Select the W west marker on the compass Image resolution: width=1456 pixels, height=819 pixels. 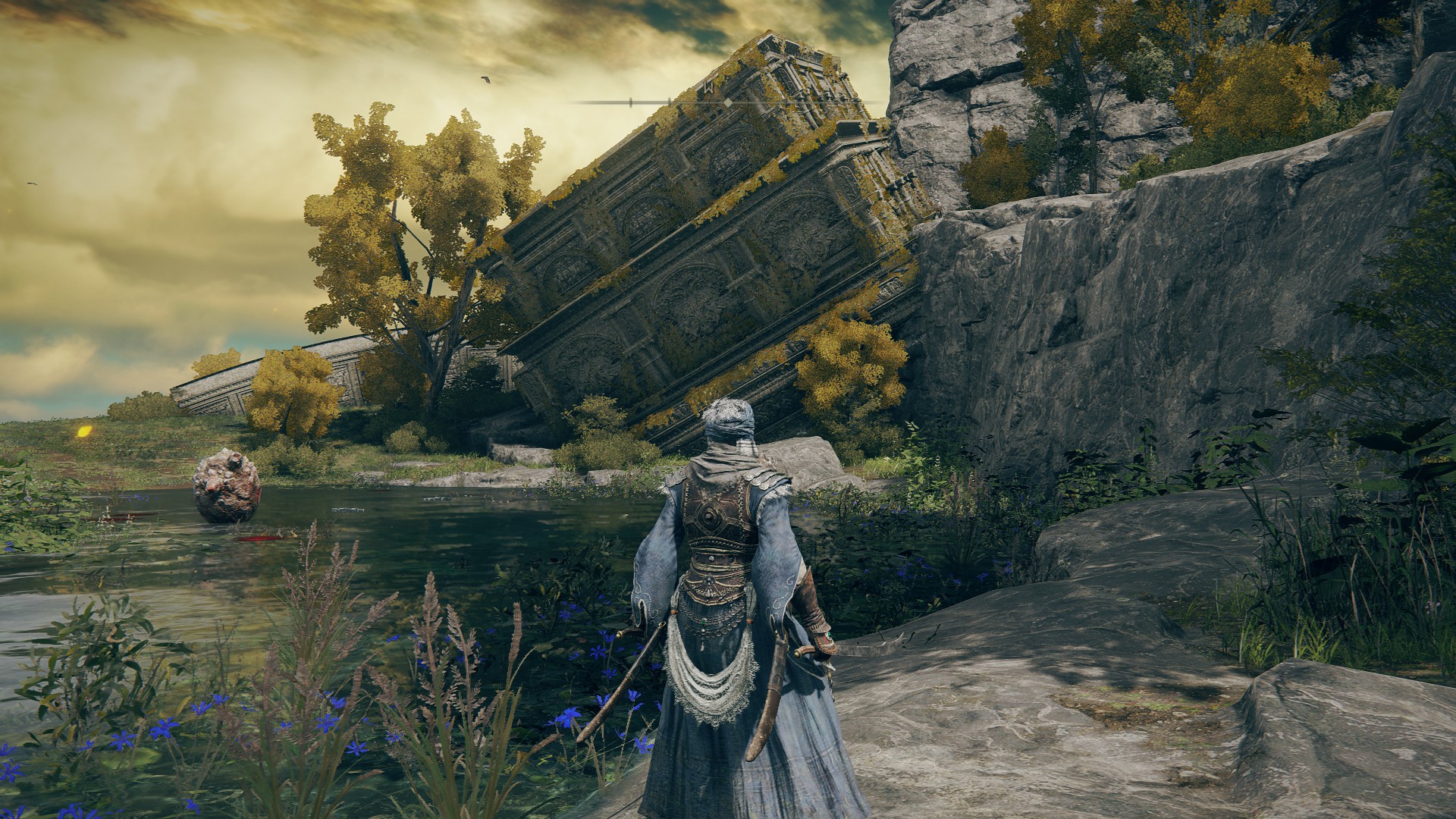tap(708, 87)
